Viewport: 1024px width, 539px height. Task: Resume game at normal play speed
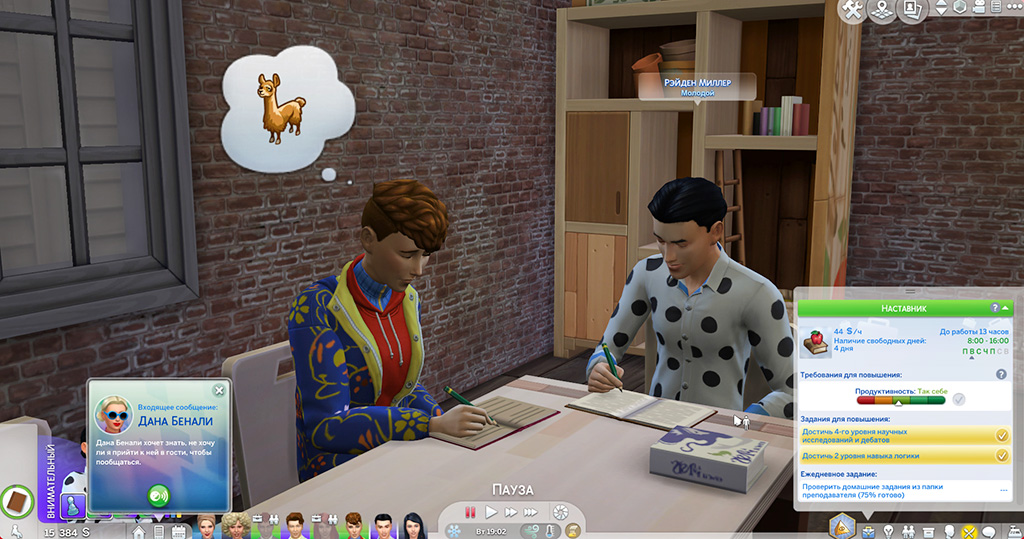[x=491, y=512]
